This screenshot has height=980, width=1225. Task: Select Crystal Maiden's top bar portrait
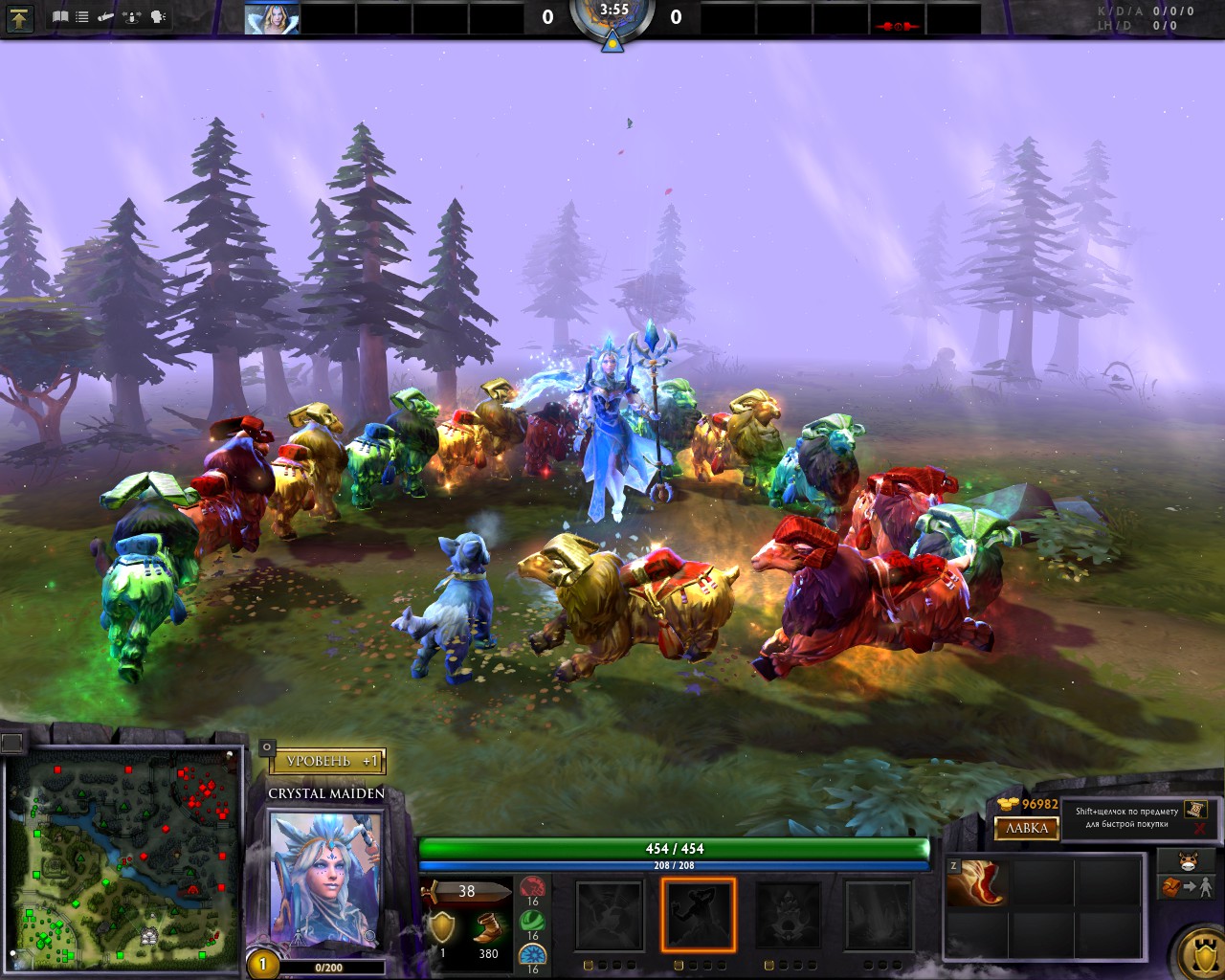click(271, 18)
